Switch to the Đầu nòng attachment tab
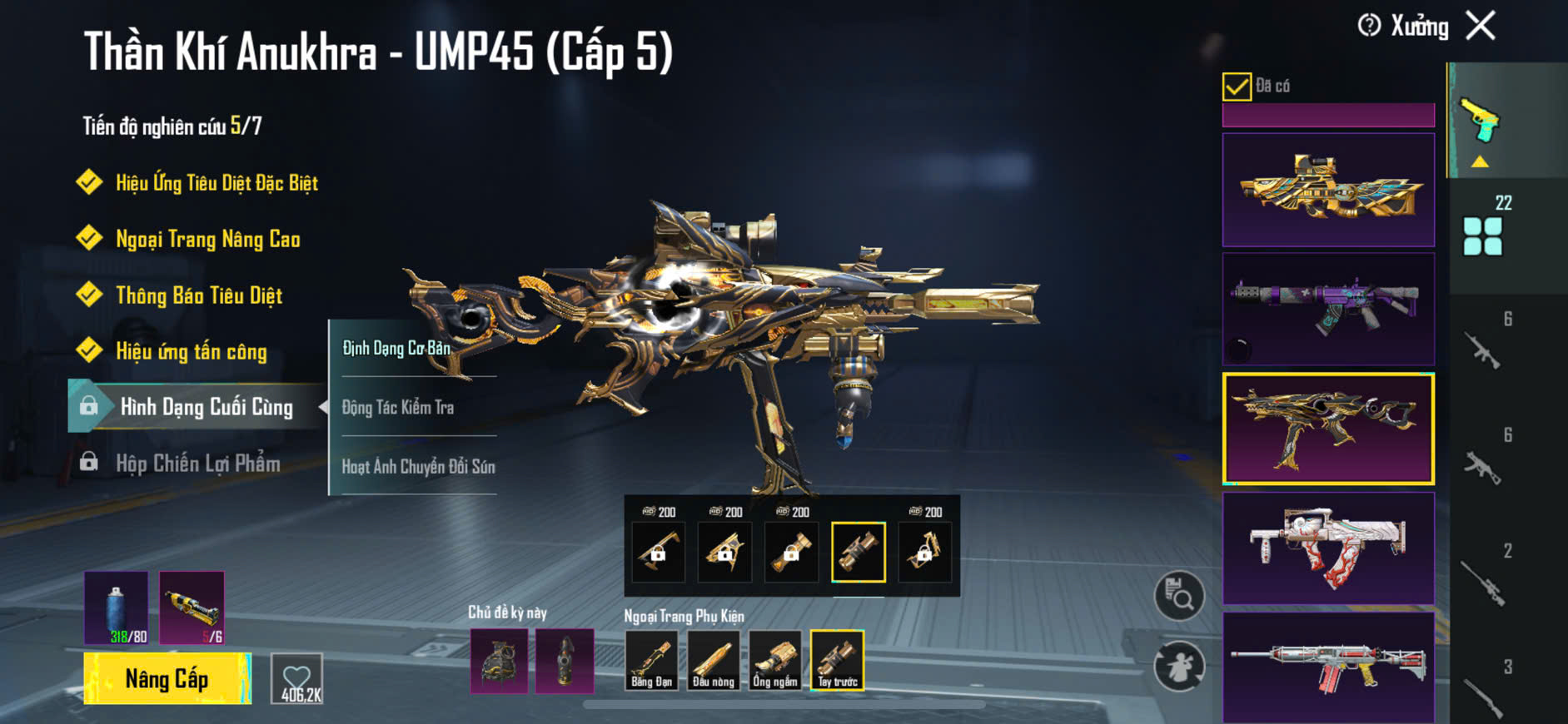Screen dimensions: 1568x724 tap(714, 661)
